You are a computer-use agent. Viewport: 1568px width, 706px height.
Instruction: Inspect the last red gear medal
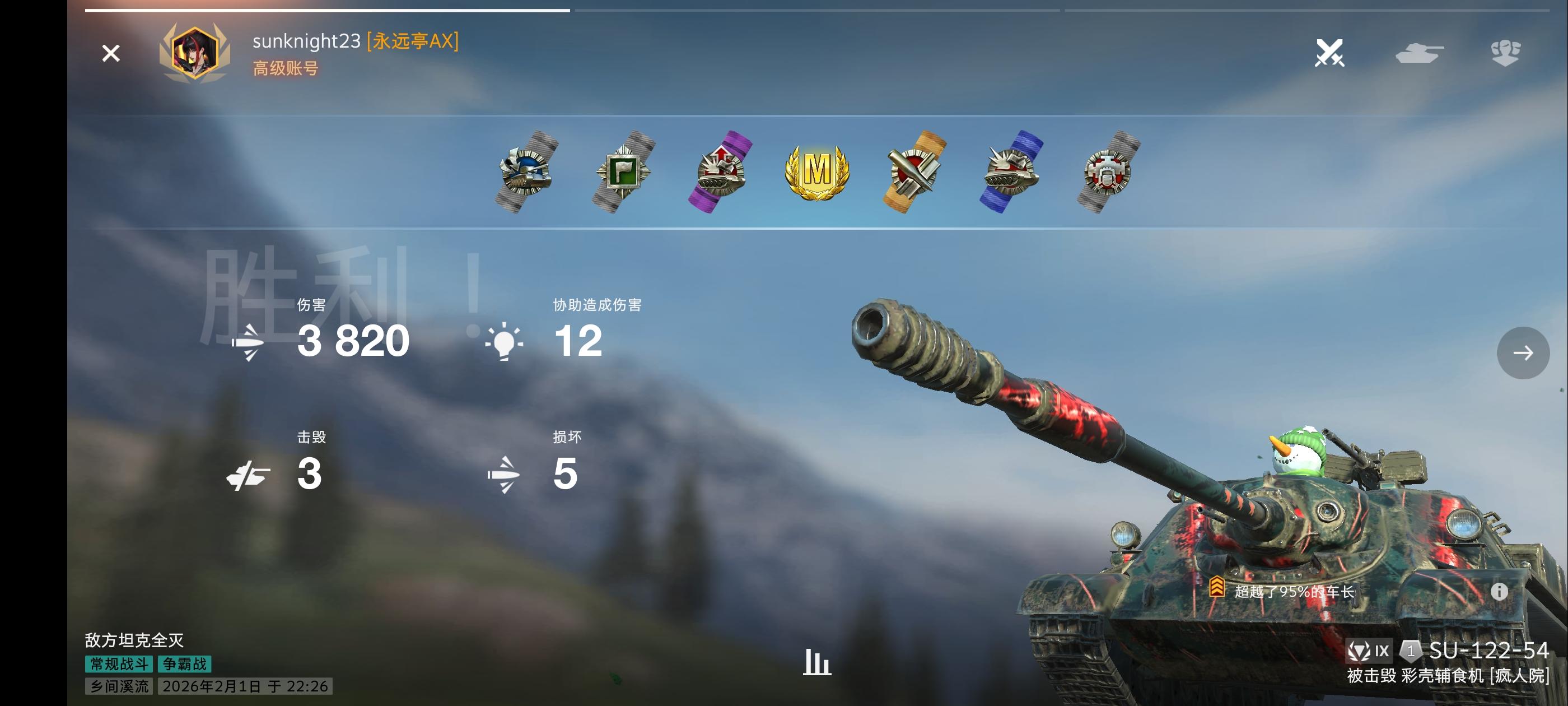click(1108, 171)
